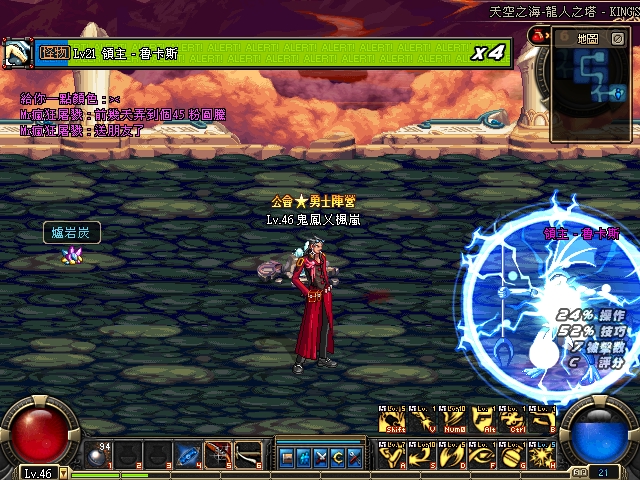Viewport: 640px width, 480px height.
Task: Open the gold C menu button
Action: pyautogui.click(x=338, y=457)
